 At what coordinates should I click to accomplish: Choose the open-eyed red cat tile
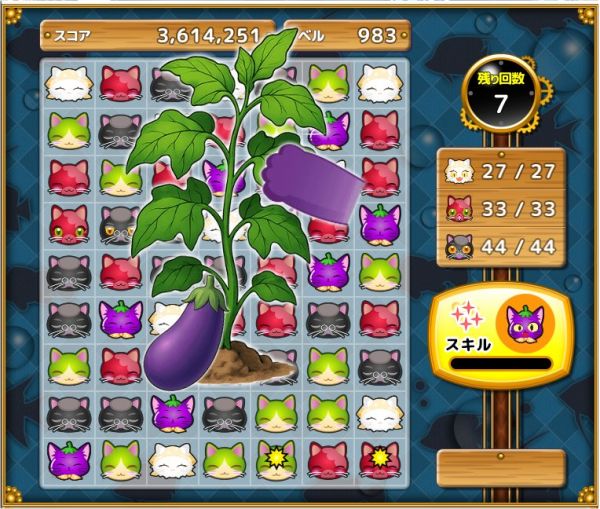(x=68, y=224)
